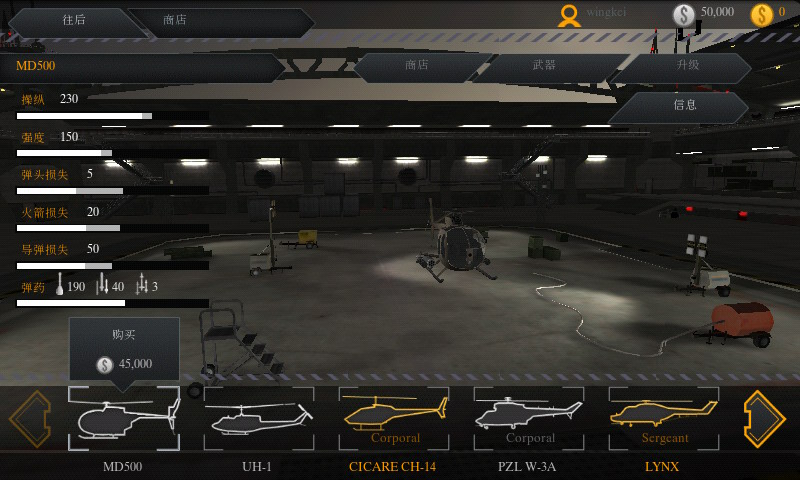
Task: Click the silver coin currency icon
Action: [x=684, y=14]
